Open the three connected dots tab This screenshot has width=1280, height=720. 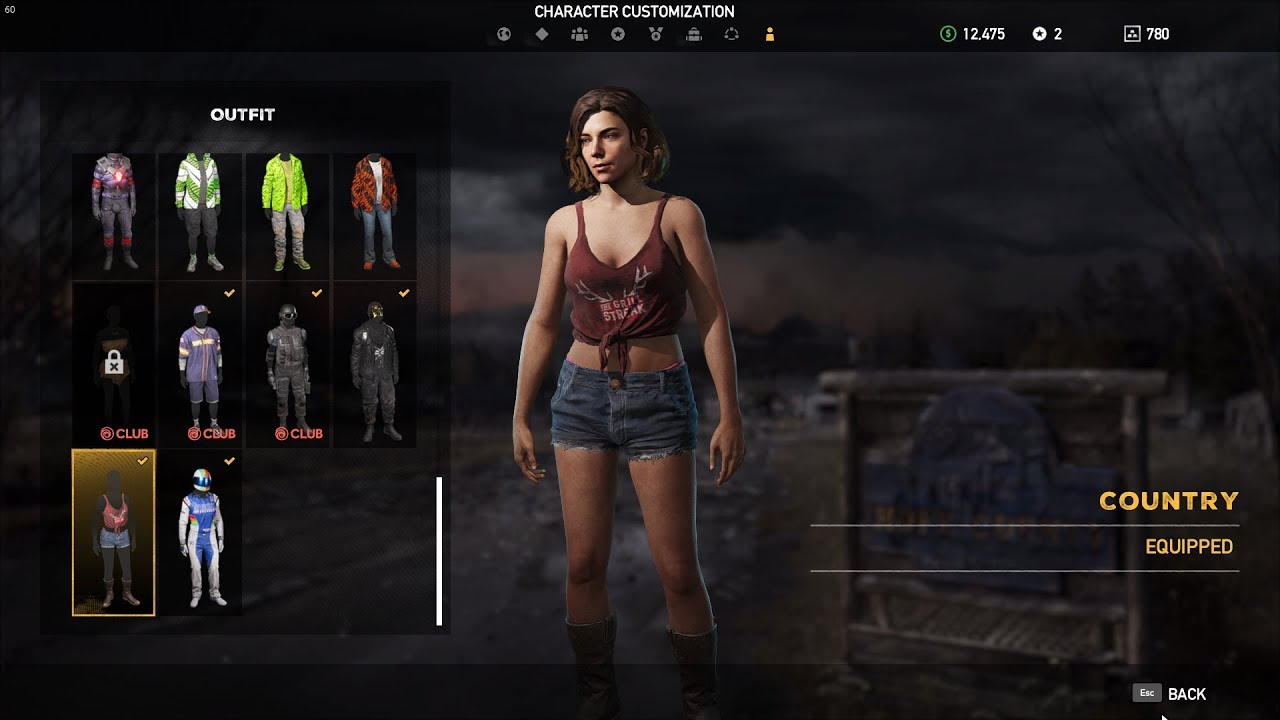pos(732,34)
